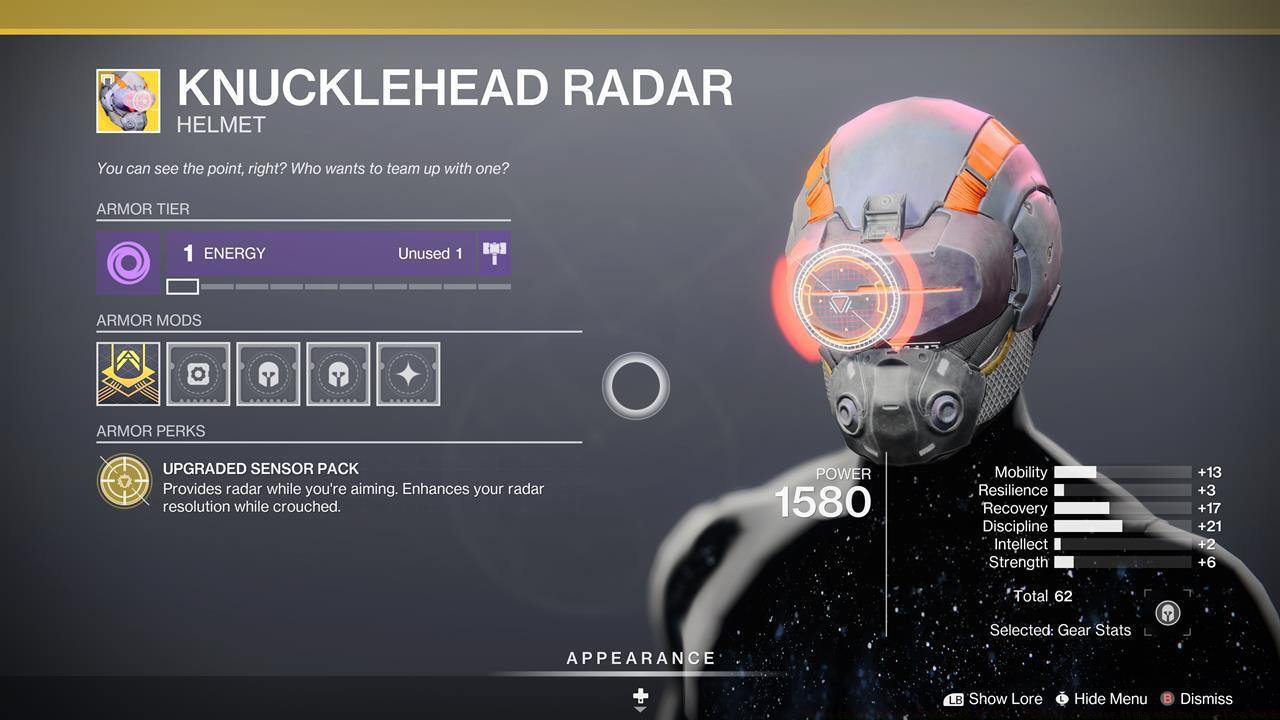The width and height of the screenshot is (1280, 720).
Task: Select the Knucklehead Radar item icon
Action: coord(128,101)
